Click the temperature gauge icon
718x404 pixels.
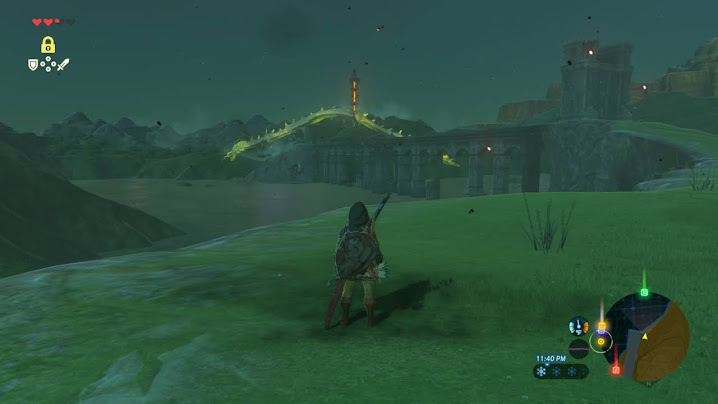pos(578,326)
